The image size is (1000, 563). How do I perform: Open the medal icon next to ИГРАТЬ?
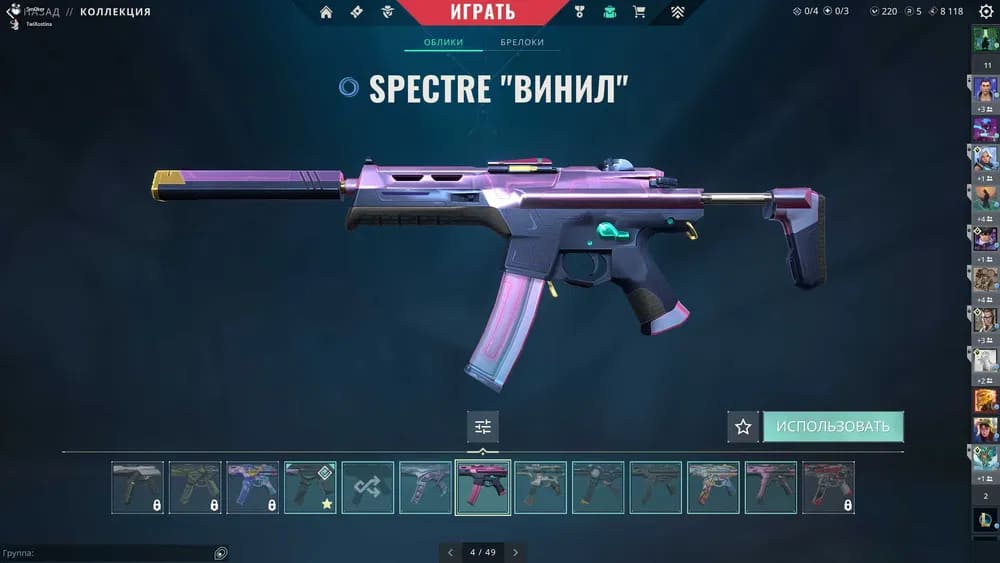(579, 12)
